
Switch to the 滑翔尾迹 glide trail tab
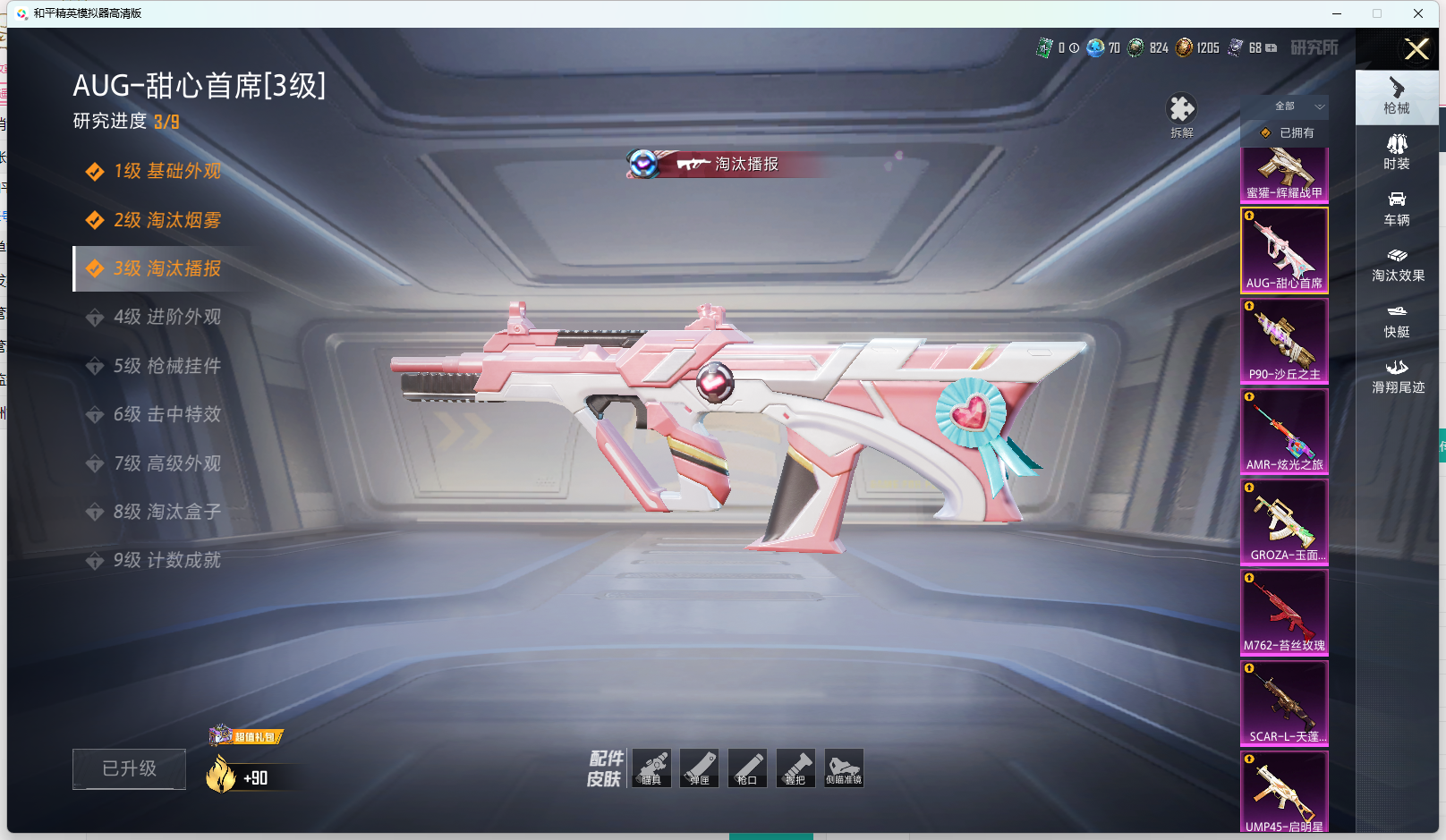click(1398, 377)
